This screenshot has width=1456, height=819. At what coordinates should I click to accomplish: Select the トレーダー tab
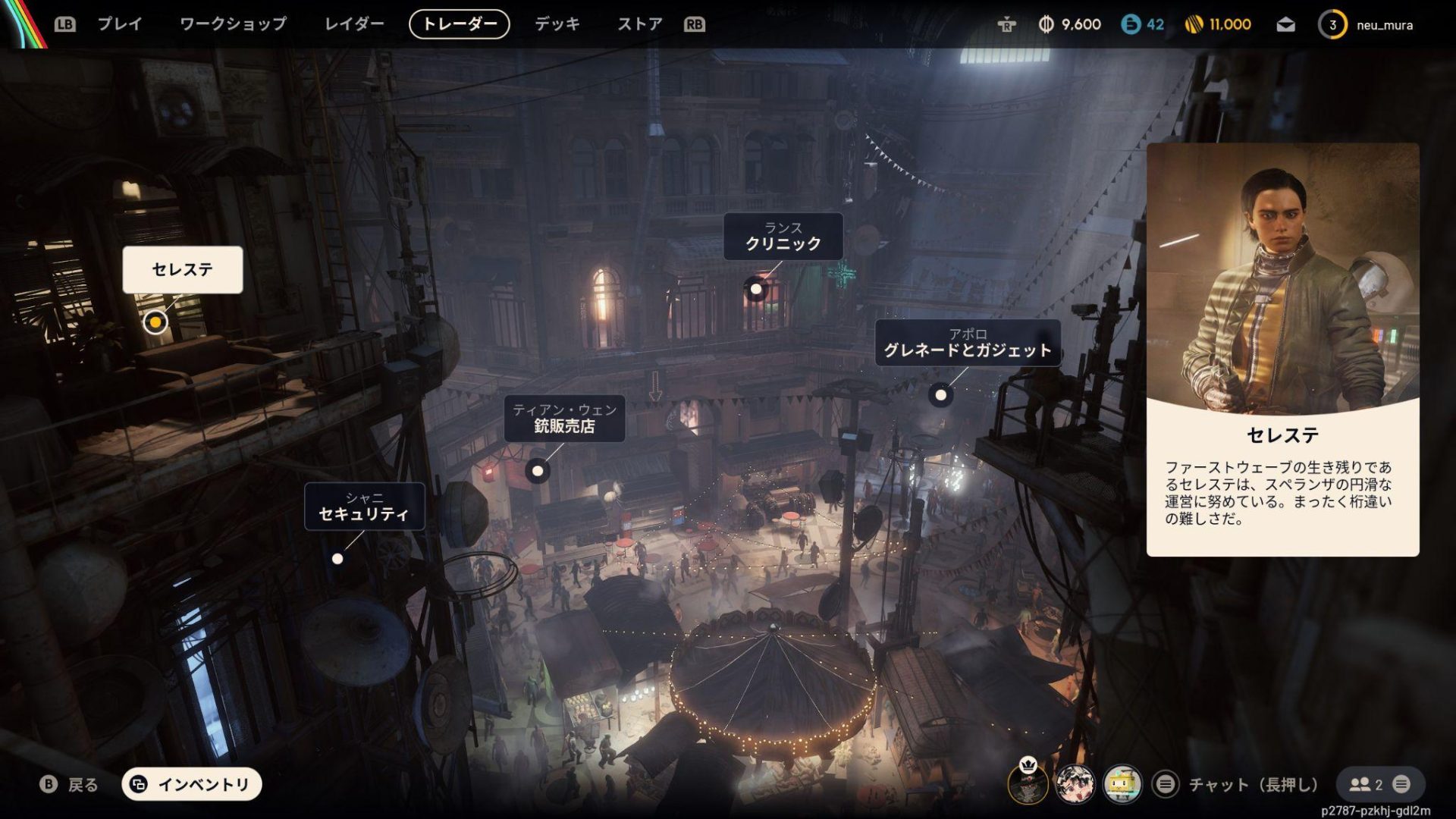(x=459, y=24)
